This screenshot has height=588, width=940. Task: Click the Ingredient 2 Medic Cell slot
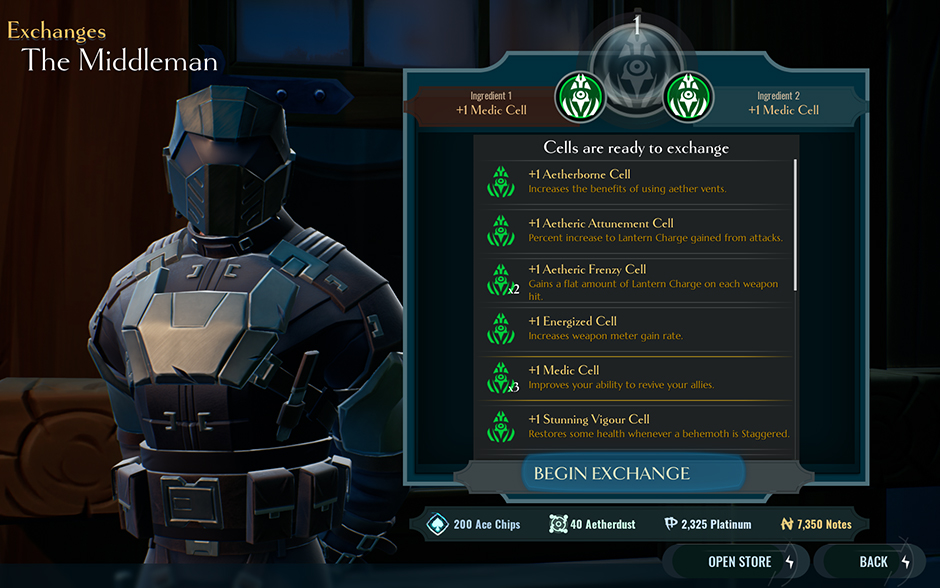pyautogui.click(x=688, y=97)
